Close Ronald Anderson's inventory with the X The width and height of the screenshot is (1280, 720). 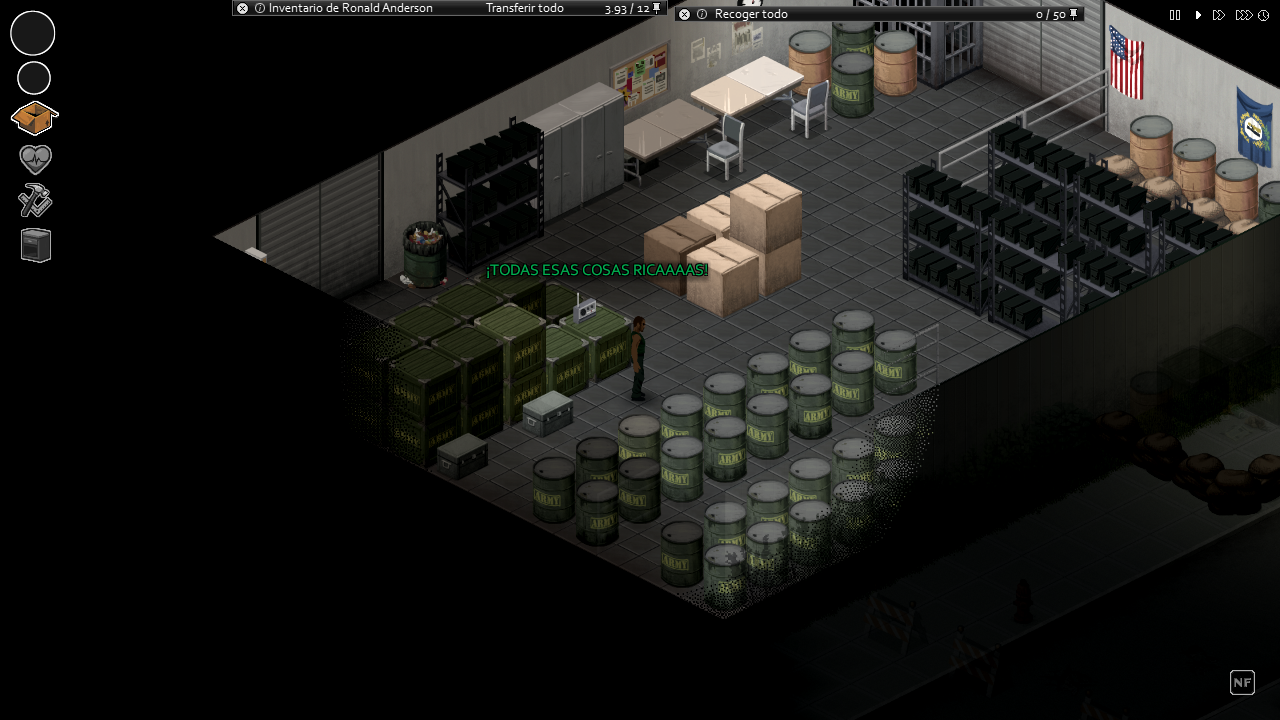[240, 8]
